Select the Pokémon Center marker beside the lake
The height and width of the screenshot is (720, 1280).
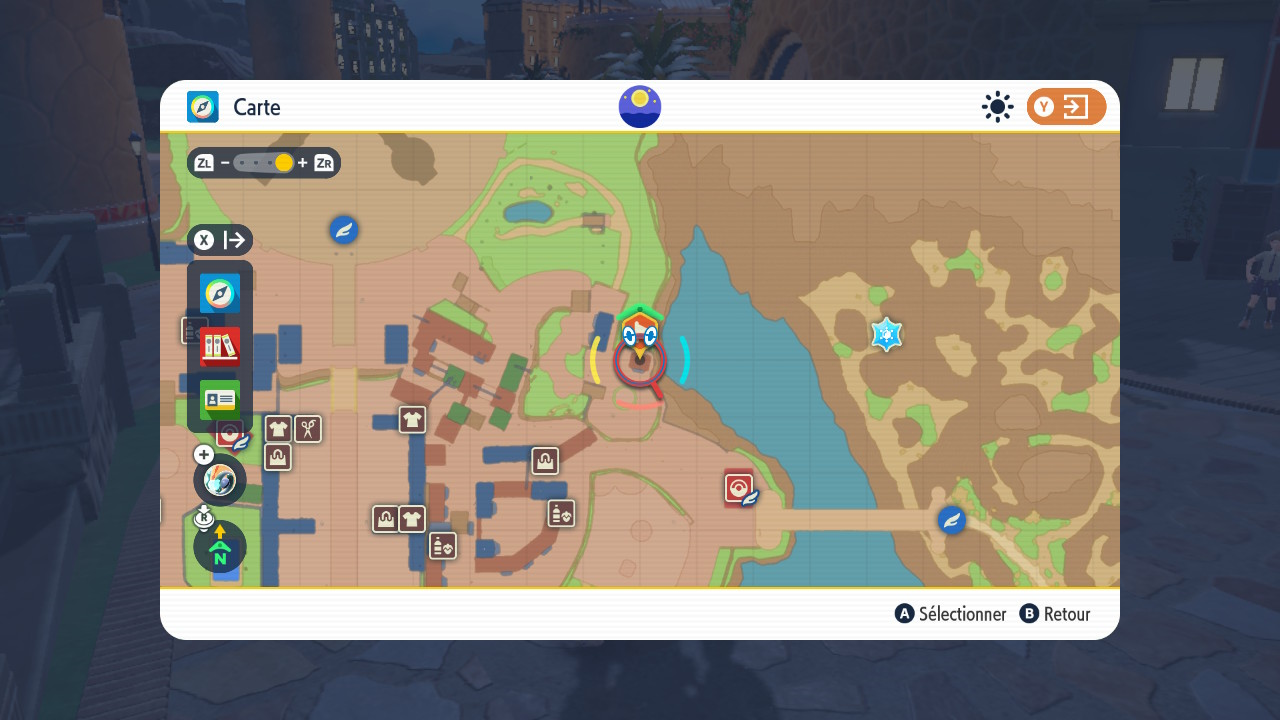[740, 488]
